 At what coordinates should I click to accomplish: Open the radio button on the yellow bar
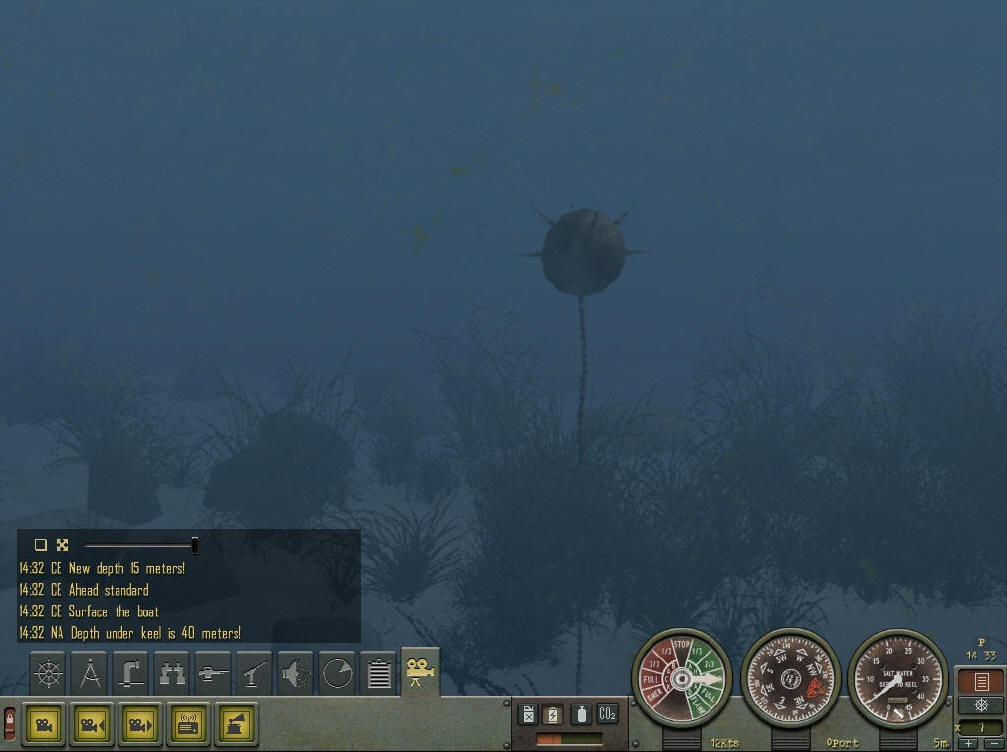click(188, 722)
